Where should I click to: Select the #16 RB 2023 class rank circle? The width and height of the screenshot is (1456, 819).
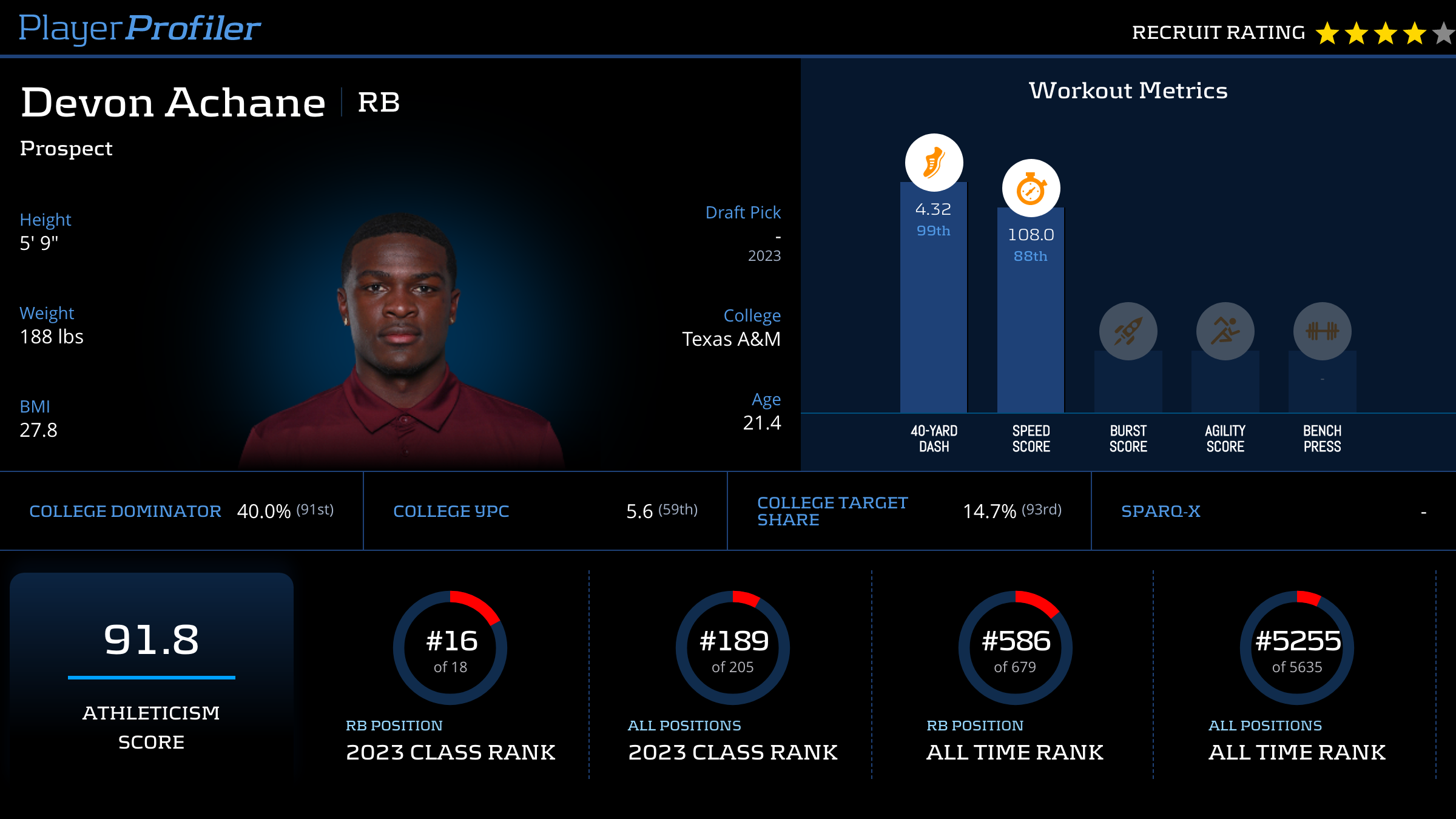[450, 648]
